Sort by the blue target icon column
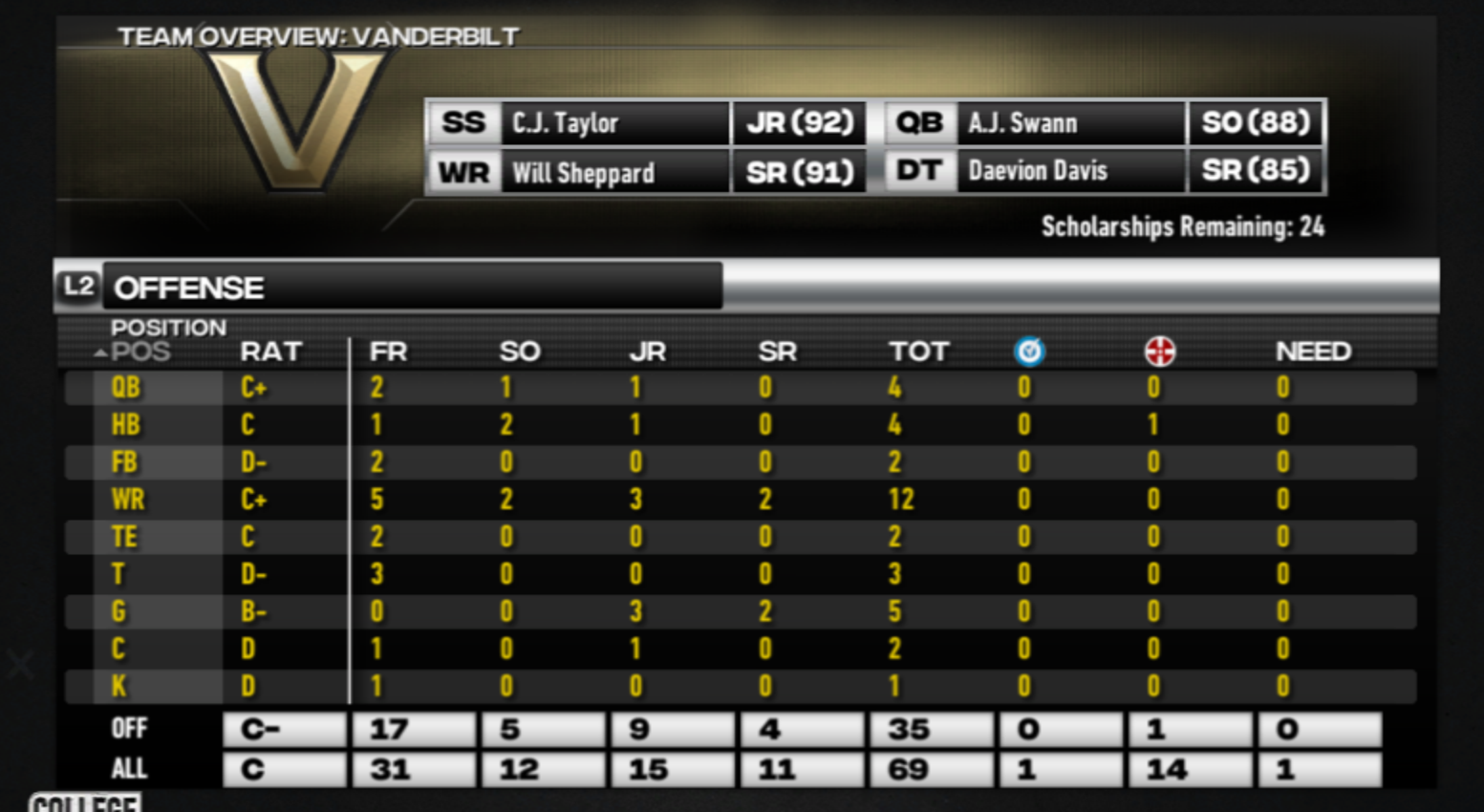1484x812 pixels. 1029,352
